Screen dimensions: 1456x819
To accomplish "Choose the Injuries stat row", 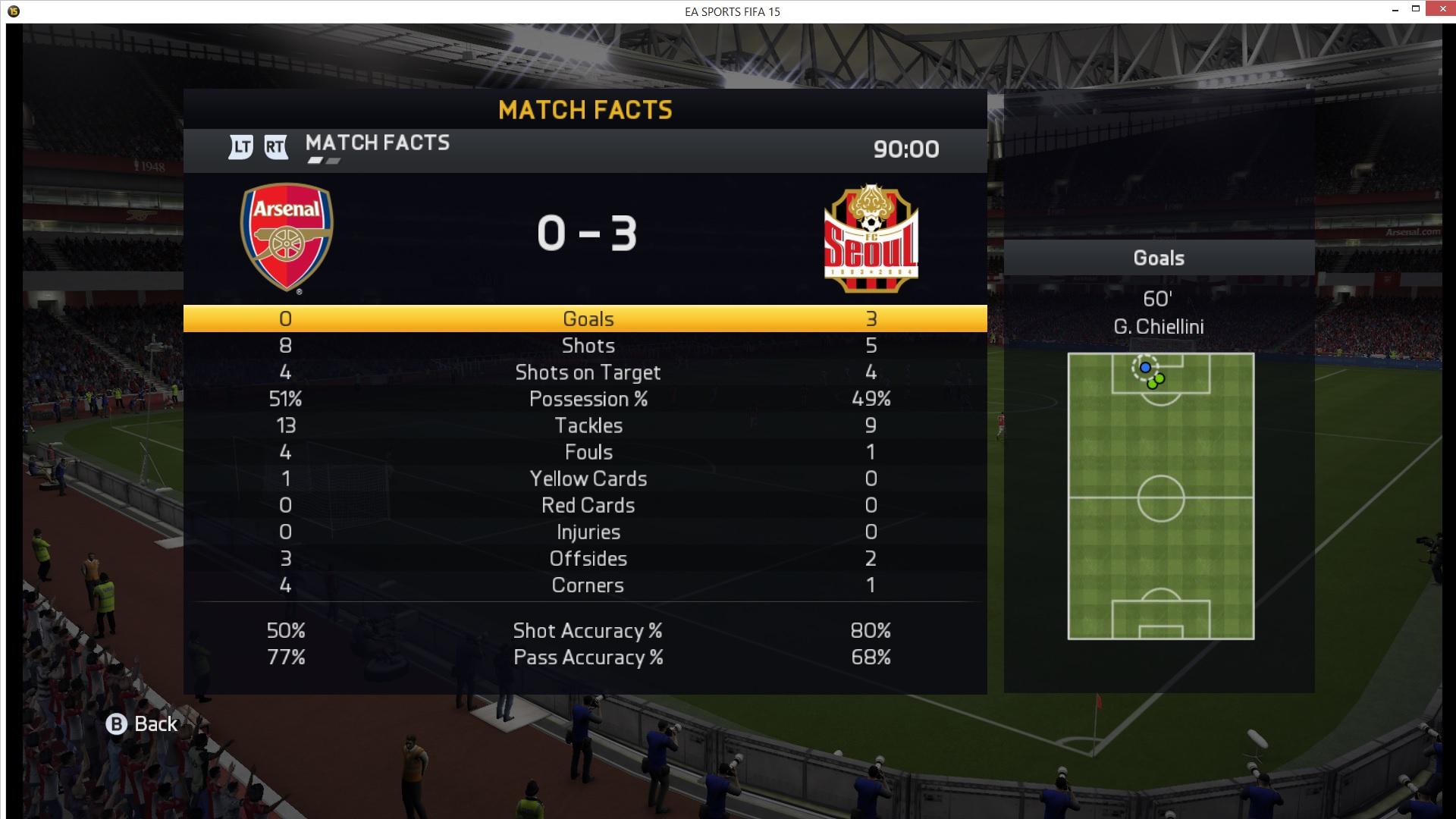I will [588, 532].
